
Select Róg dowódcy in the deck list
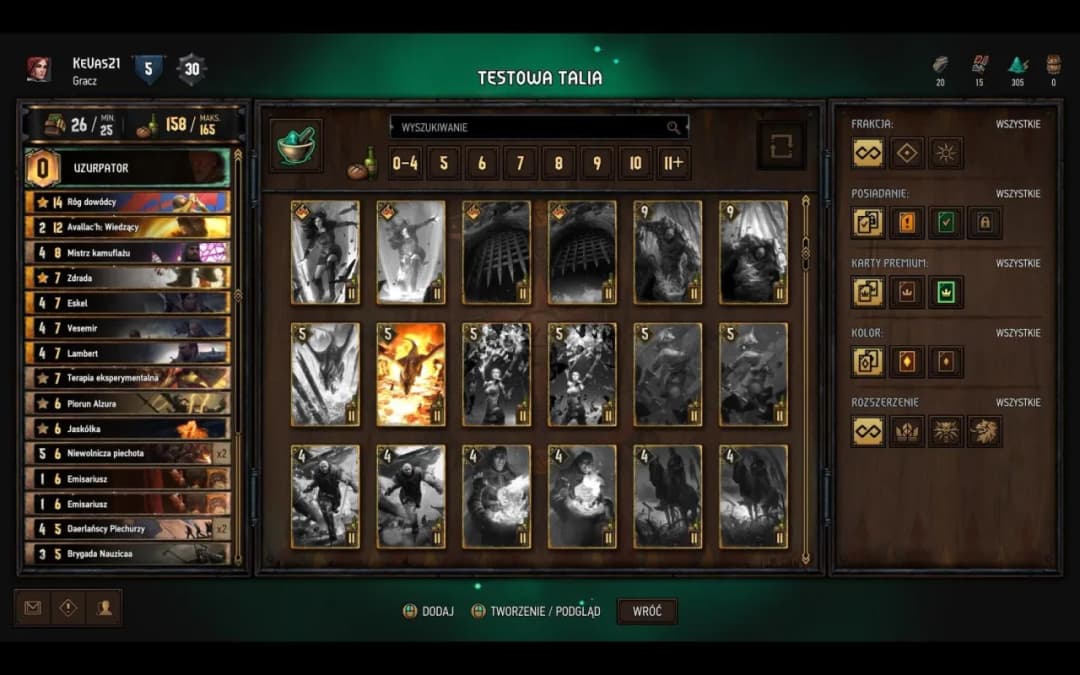[128, 202]
